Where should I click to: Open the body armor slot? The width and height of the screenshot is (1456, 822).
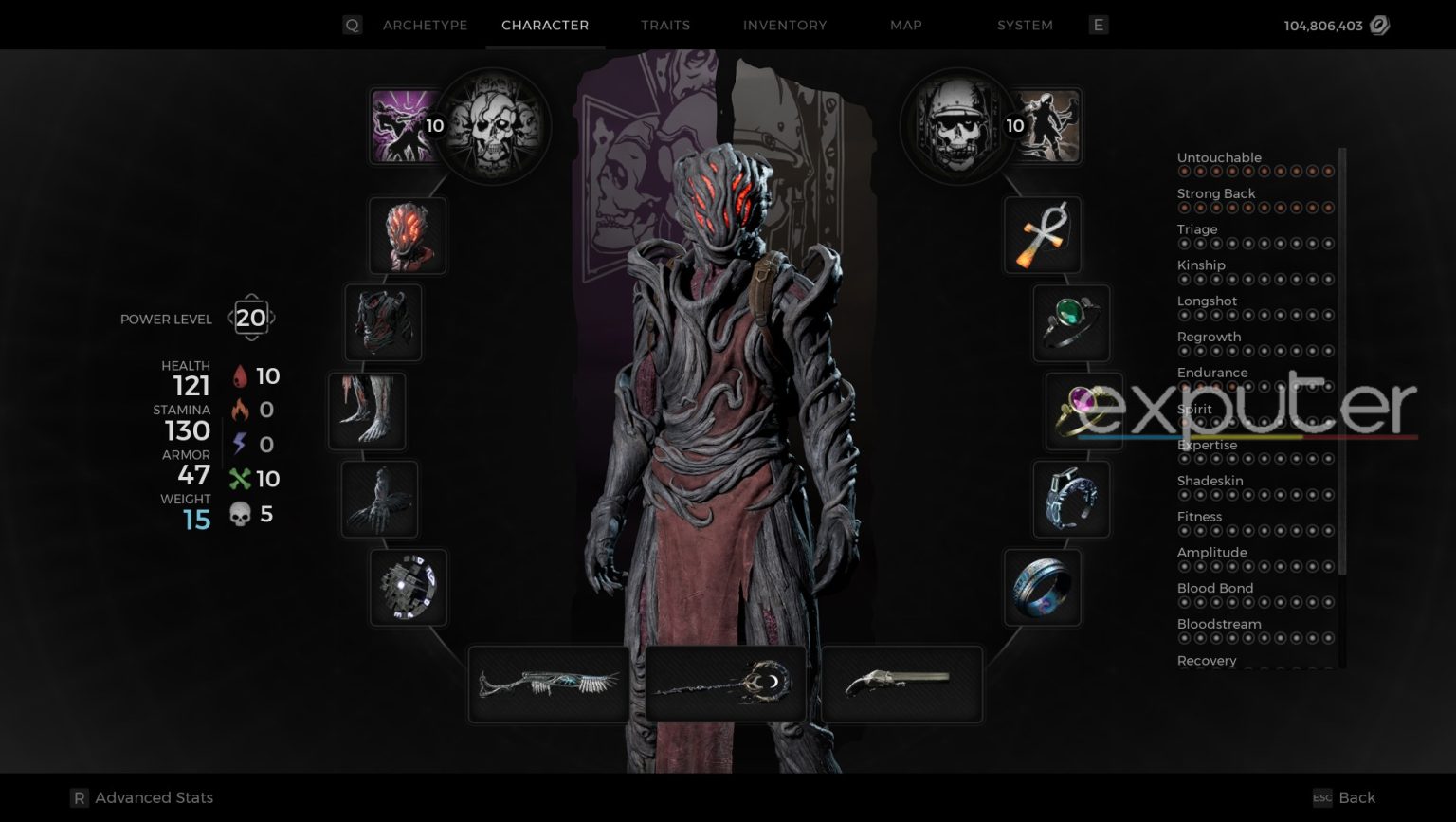pyautogui.click(x=383, y=323)
